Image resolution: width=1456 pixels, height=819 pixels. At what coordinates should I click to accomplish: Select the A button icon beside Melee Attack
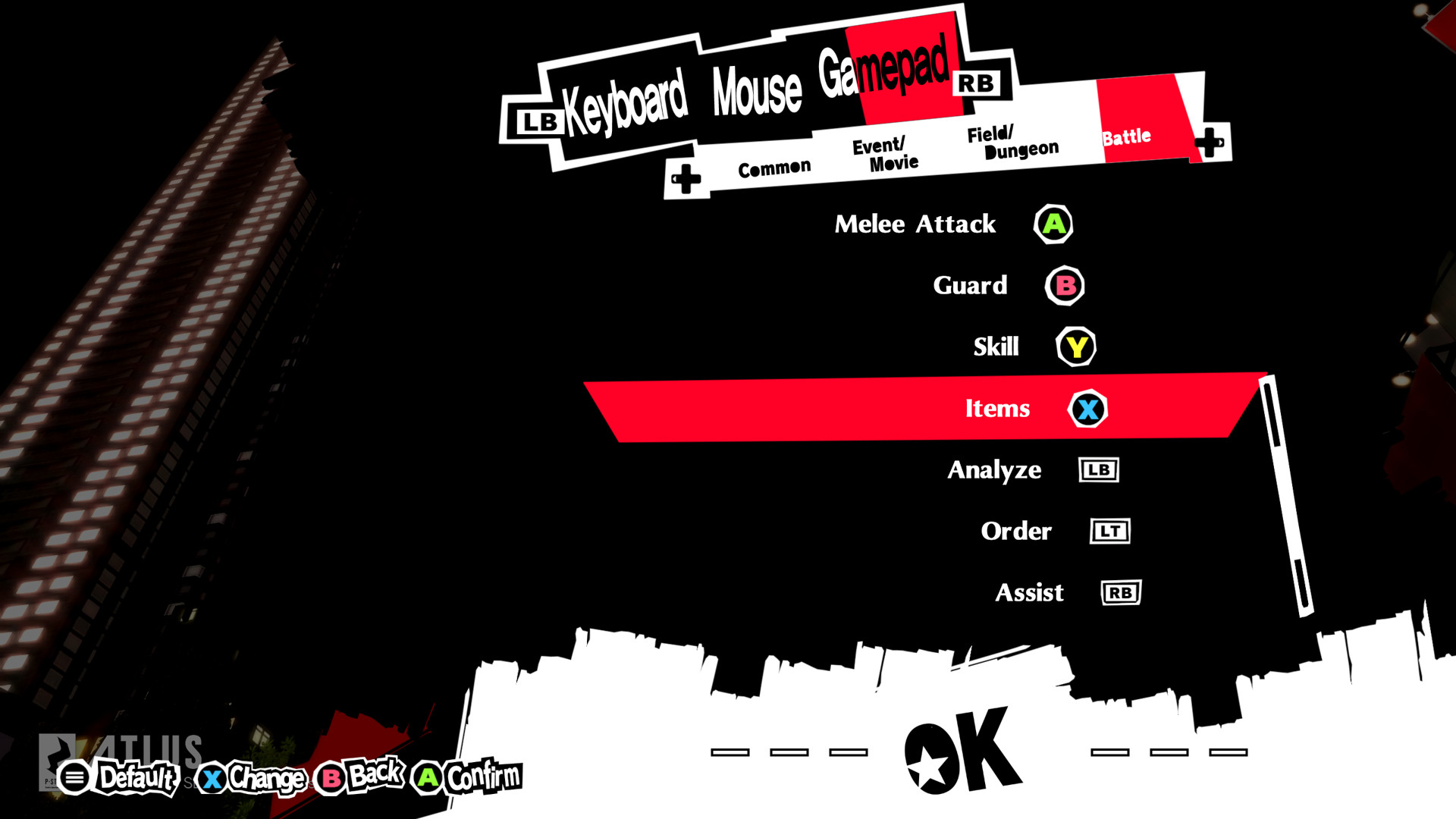point(1053,224)
